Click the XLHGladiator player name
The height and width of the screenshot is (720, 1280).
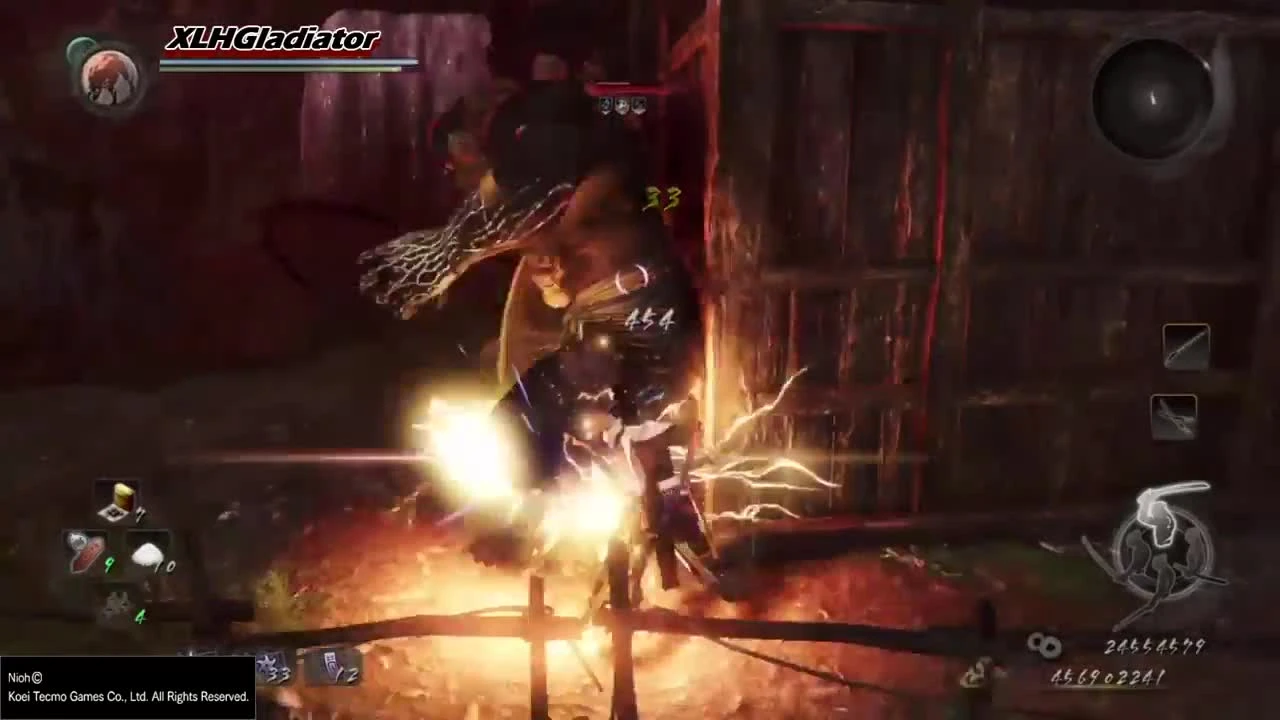[271, 40]
